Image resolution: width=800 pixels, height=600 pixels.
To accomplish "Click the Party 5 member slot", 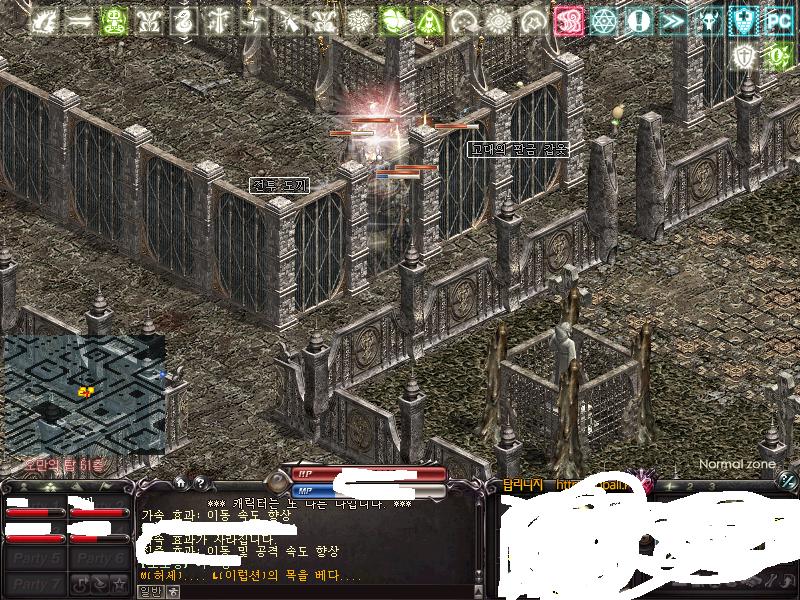I will click(x=35, y=559).
